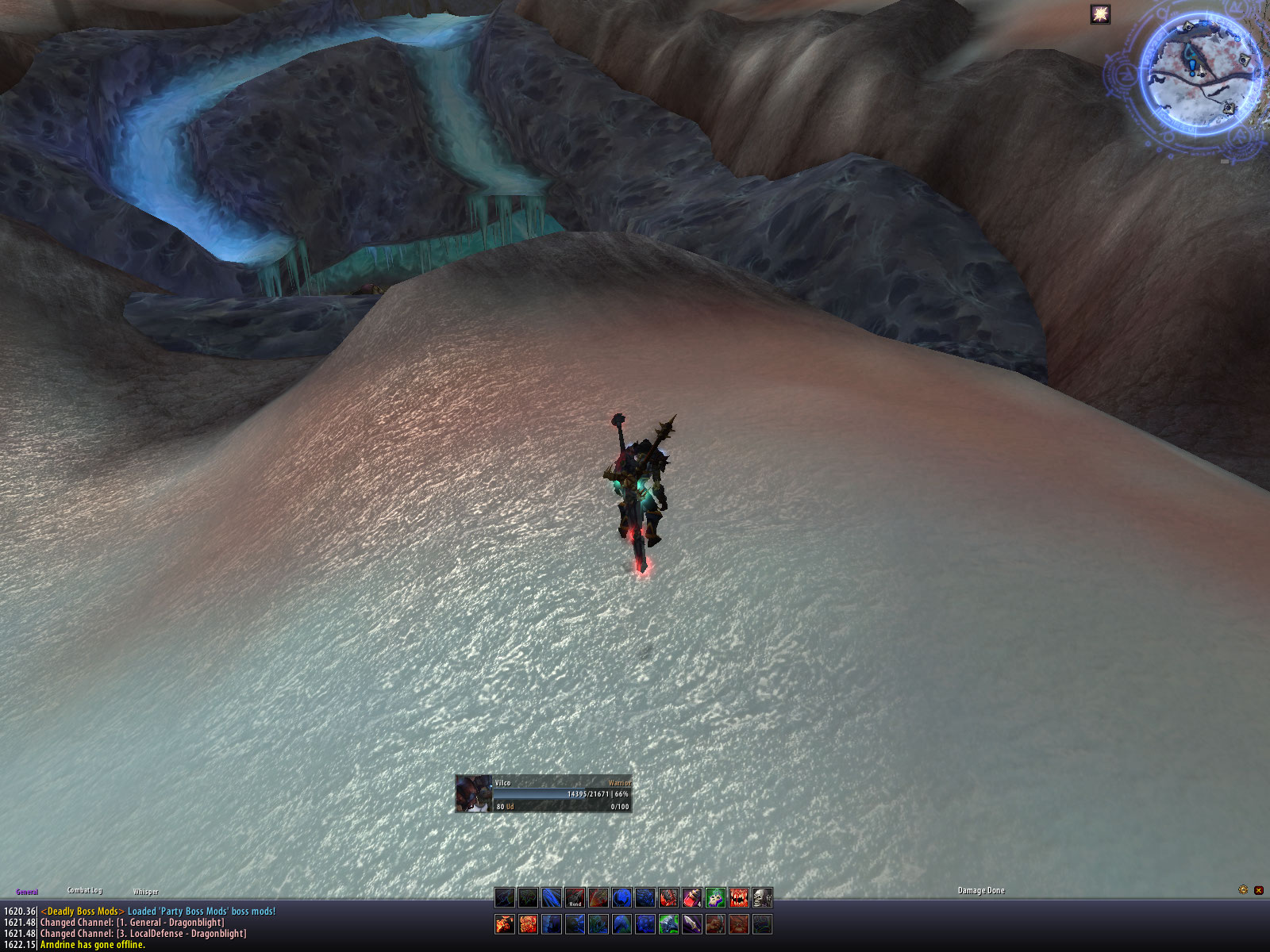
Task: Click the Damage Done meter title
Action: tap(981, 891)
